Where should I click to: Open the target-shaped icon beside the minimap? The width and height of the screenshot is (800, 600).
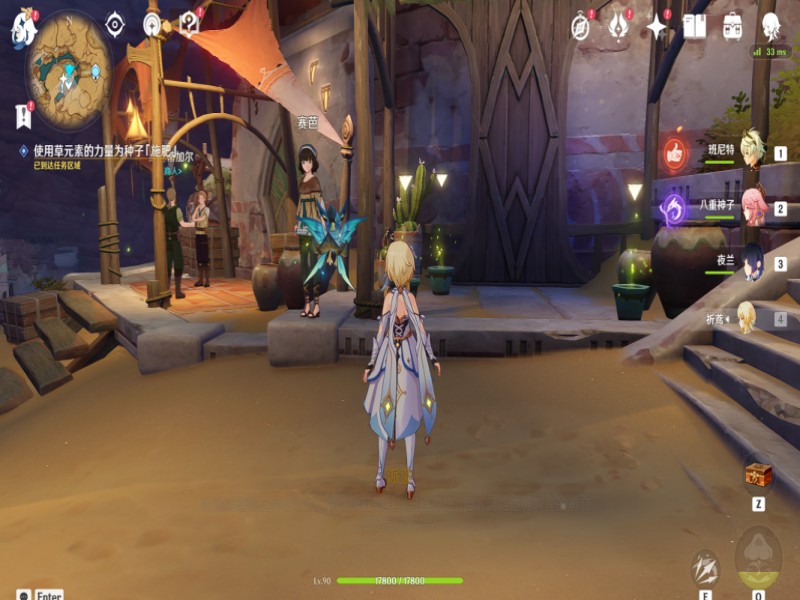(115, 24)
